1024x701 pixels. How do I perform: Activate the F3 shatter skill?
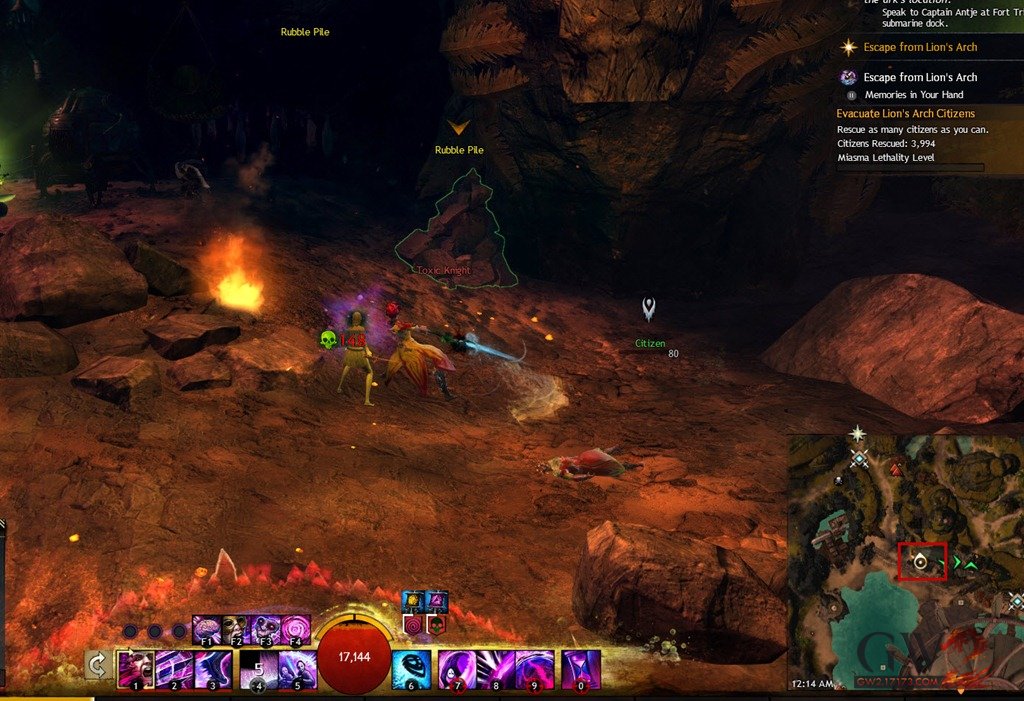click(x=265, y=630)
